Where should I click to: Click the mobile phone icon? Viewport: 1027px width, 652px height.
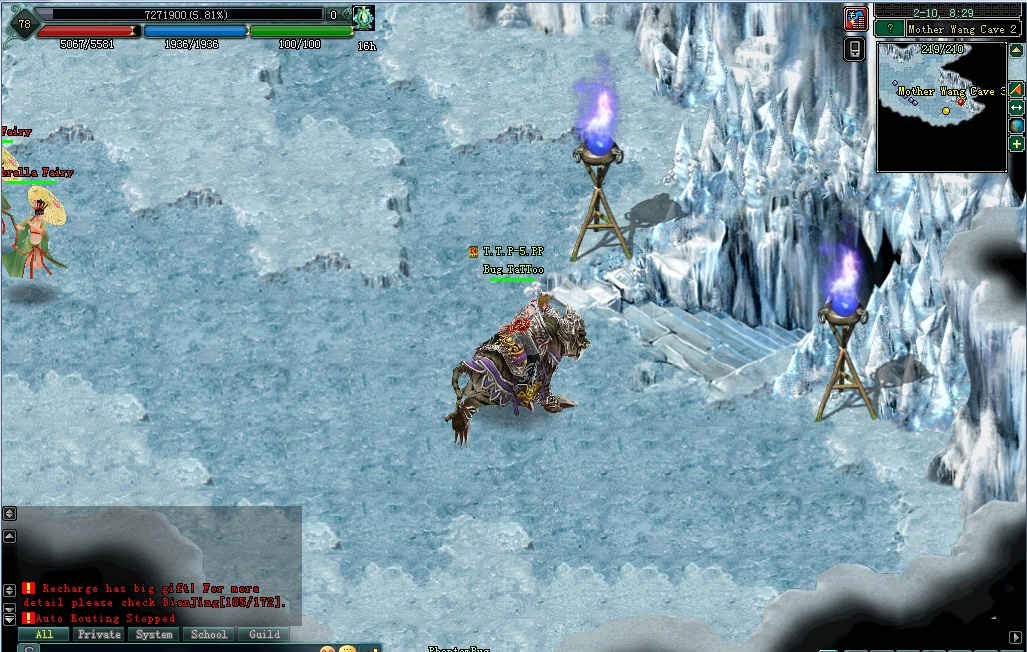pos(855,48)
